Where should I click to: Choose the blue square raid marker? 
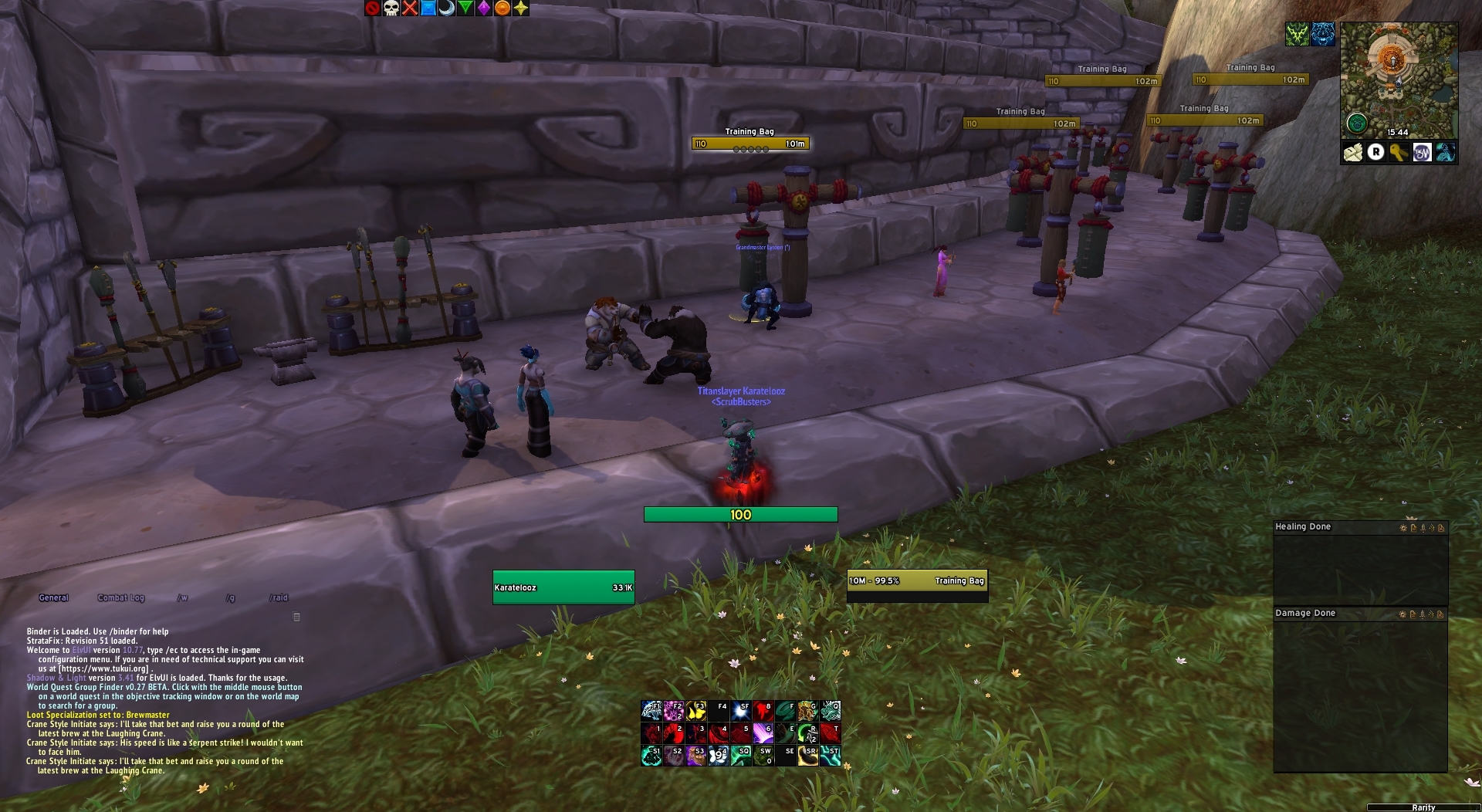coord(428,8)
